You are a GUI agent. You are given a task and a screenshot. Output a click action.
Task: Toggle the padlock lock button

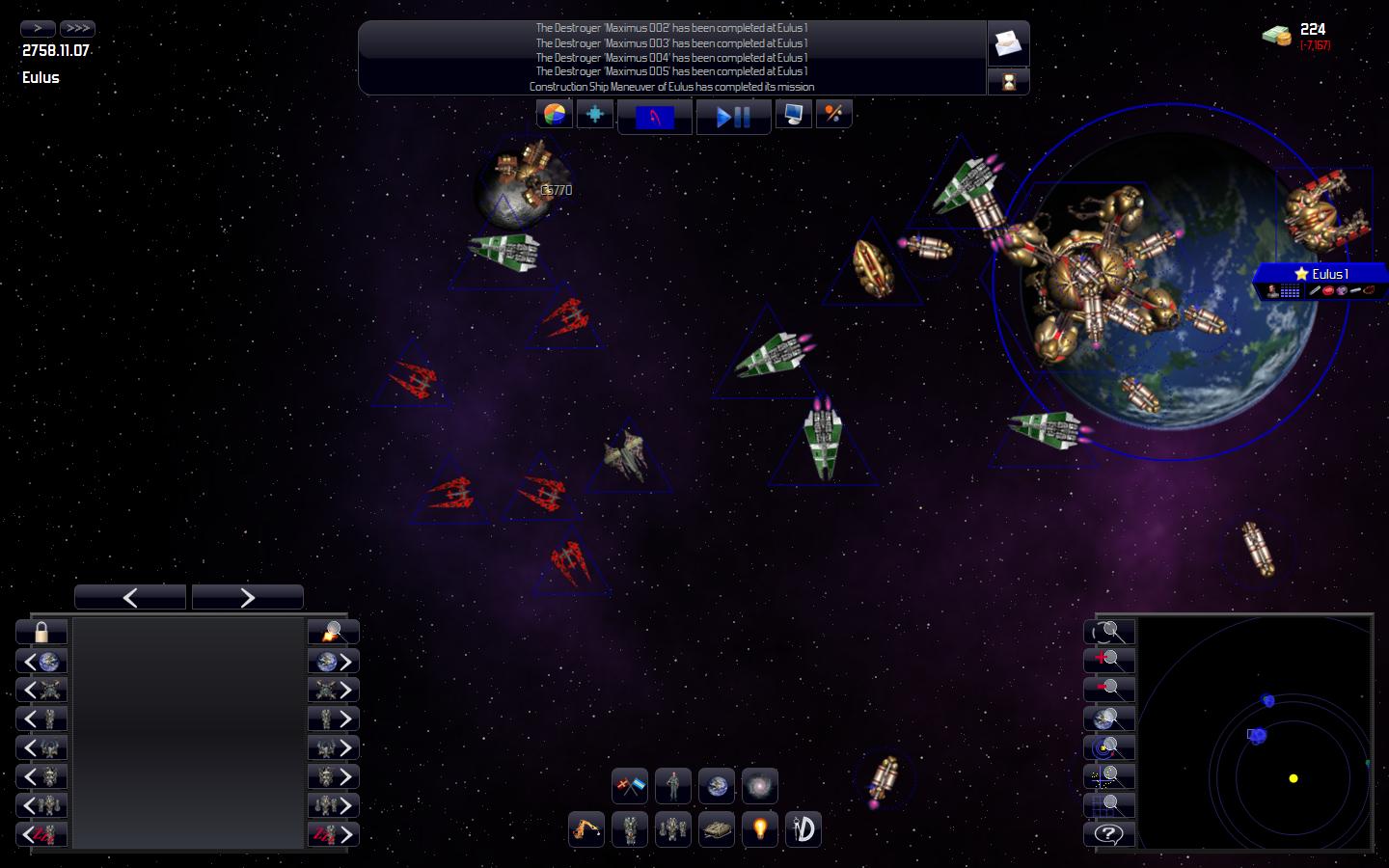[x=41, y=633]
